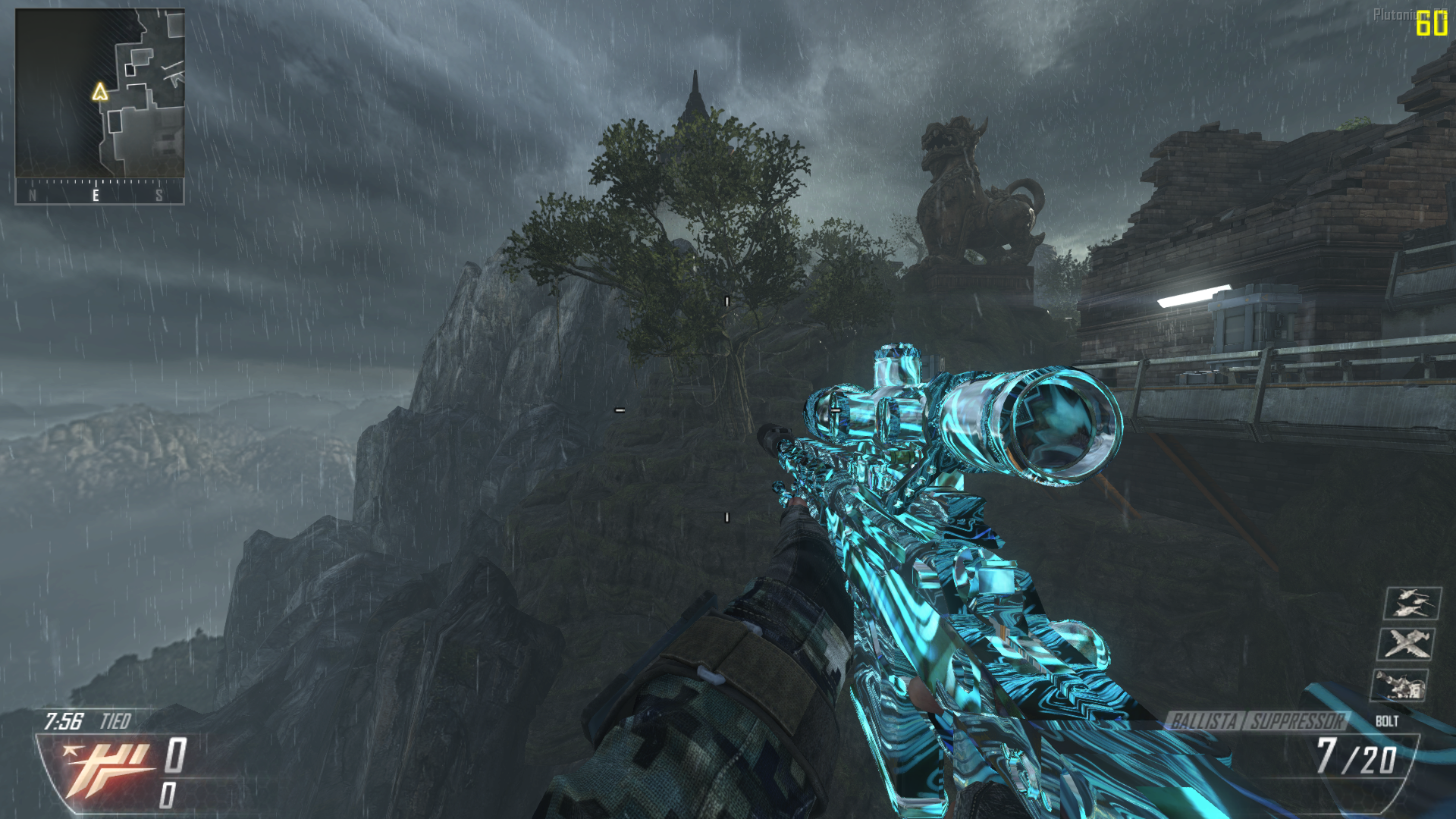Click the minimap in the corner
This screenshot has height=819, width=1456.
pos(100,93)
